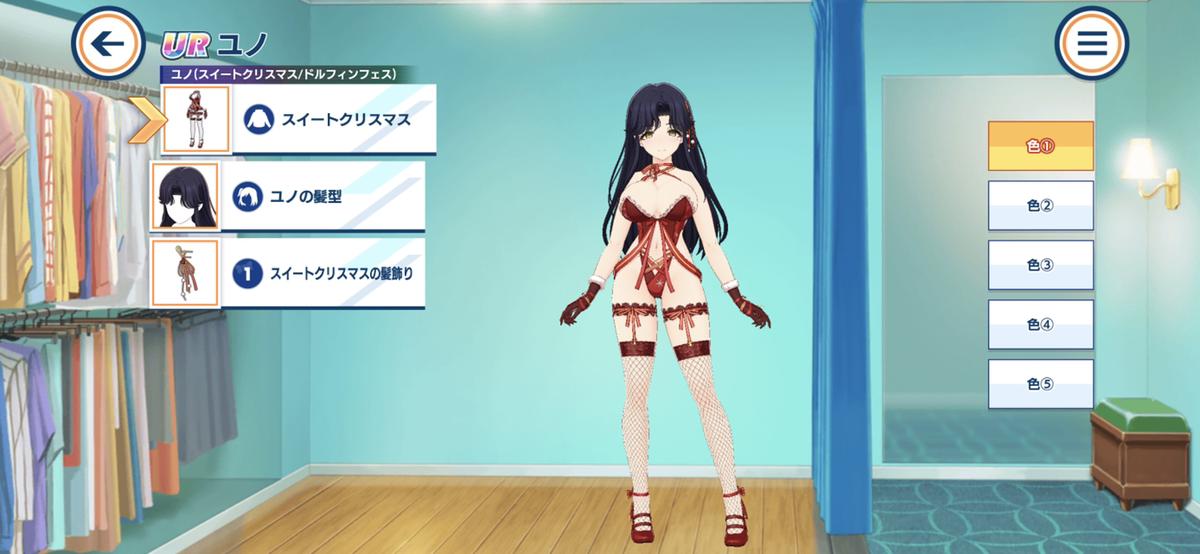Switch to color option 色②
The height and width of the screenshot is (554, 1200).
[1040, 206]
